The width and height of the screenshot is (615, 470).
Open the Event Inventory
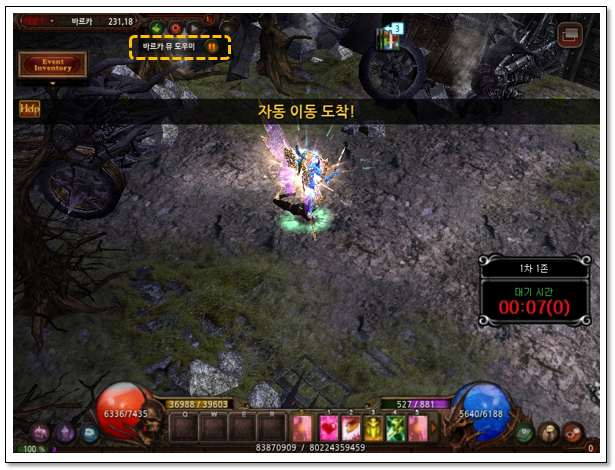tap(53, 64)
